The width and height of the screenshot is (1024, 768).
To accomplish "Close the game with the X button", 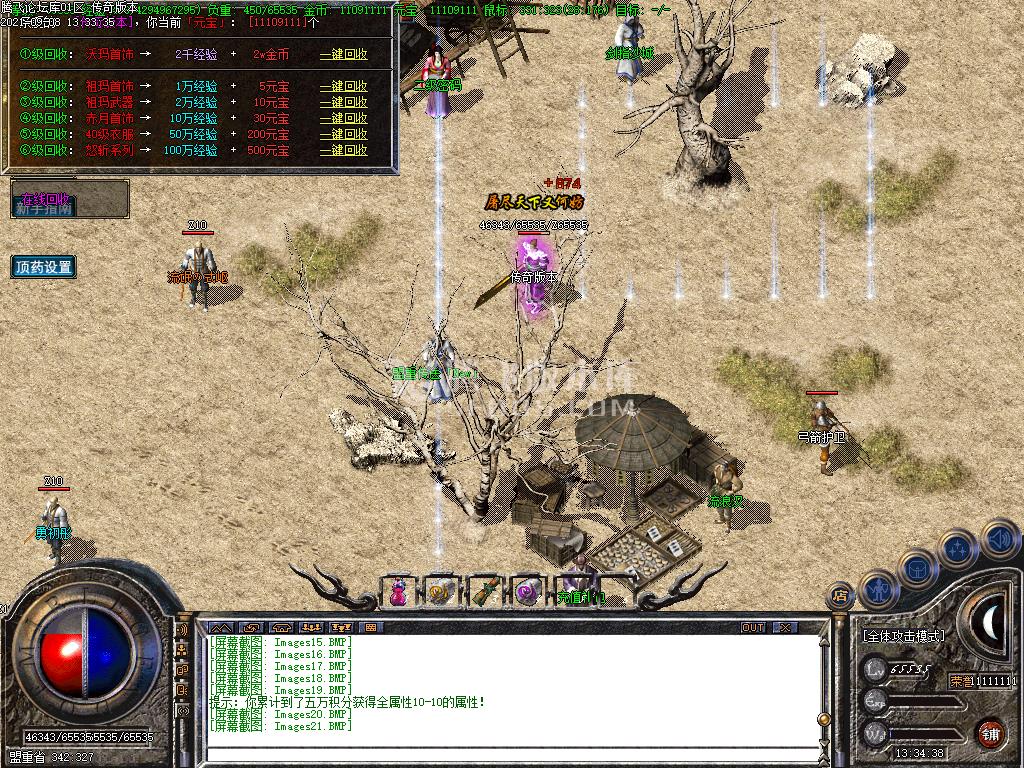I will [x=786, y=628].
